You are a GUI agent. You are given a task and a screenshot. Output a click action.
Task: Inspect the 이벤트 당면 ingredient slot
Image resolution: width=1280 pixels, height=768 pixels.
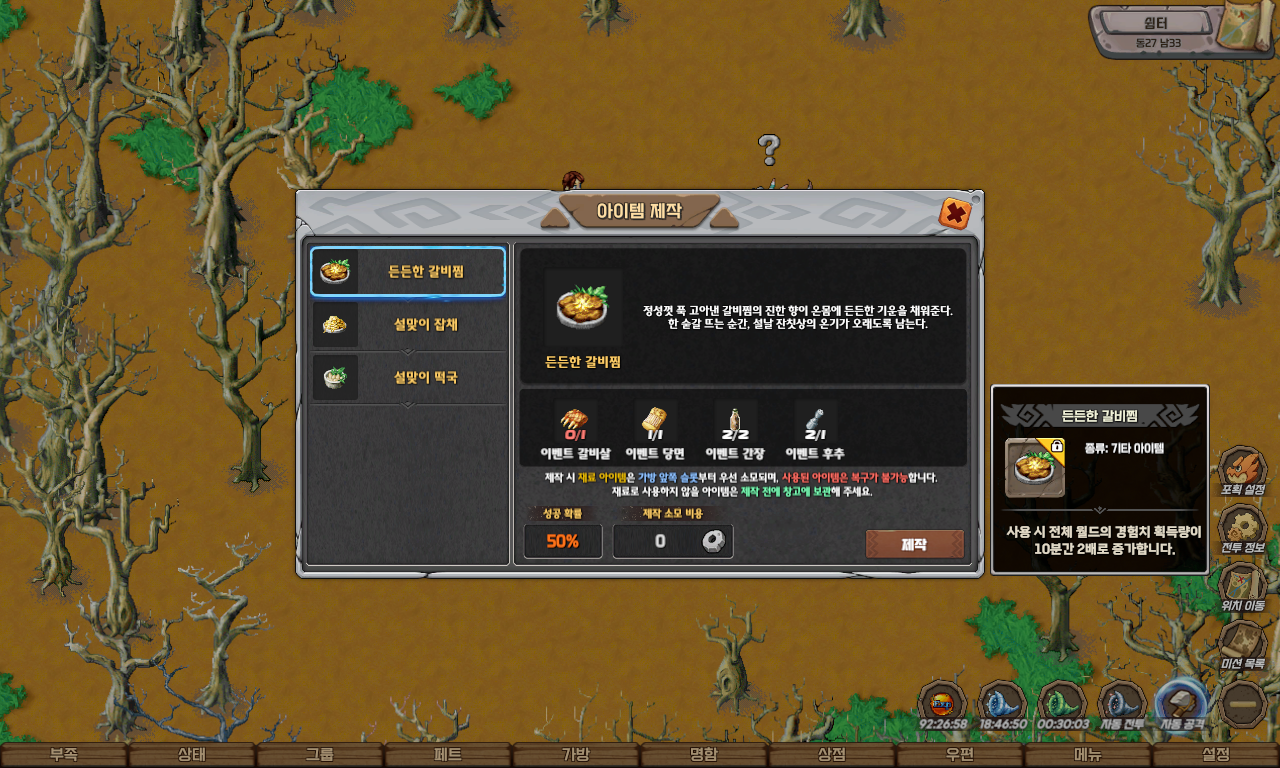(x=655, y=422)
